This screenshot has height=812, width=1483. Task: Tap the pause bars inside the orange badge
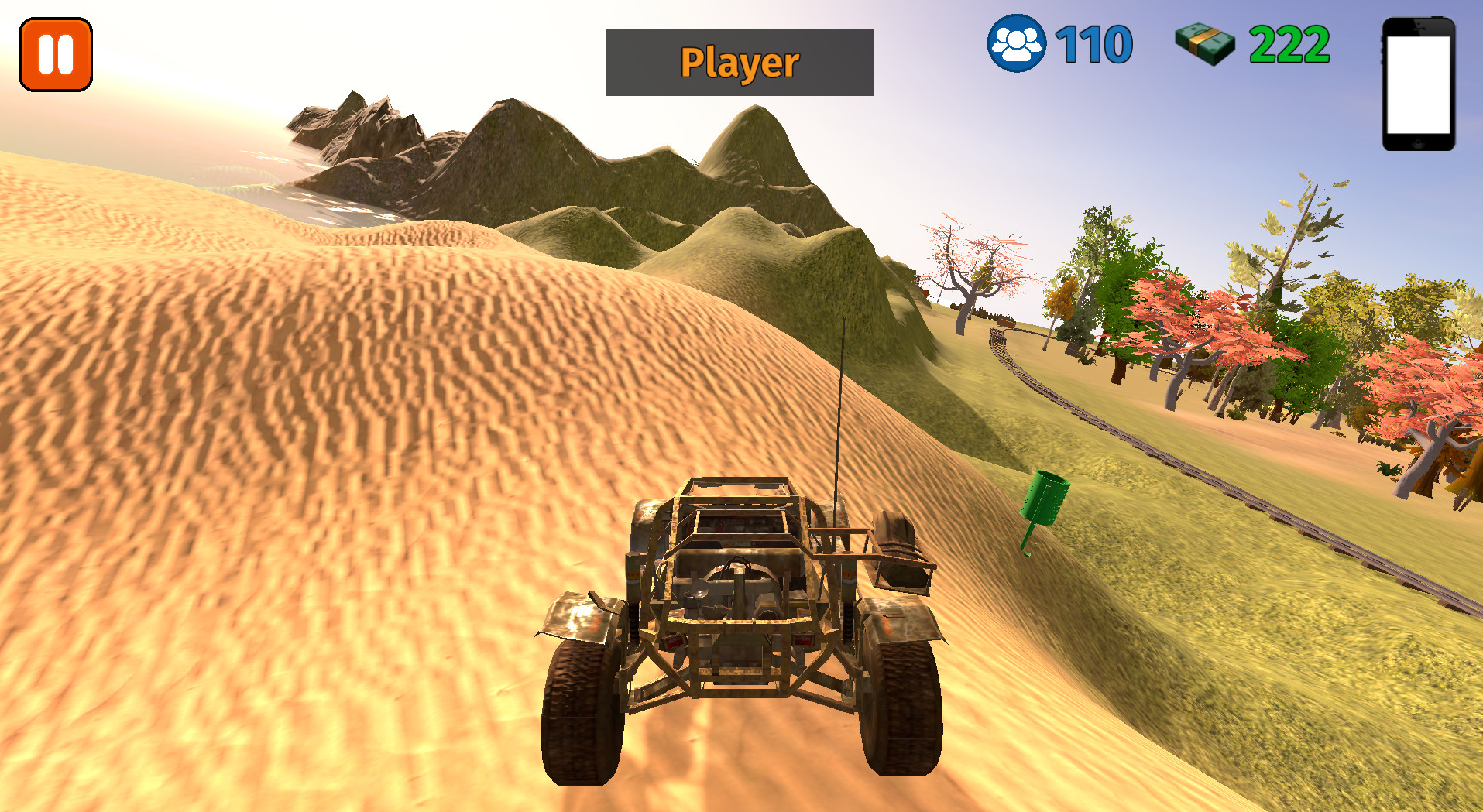pos(54,53)
